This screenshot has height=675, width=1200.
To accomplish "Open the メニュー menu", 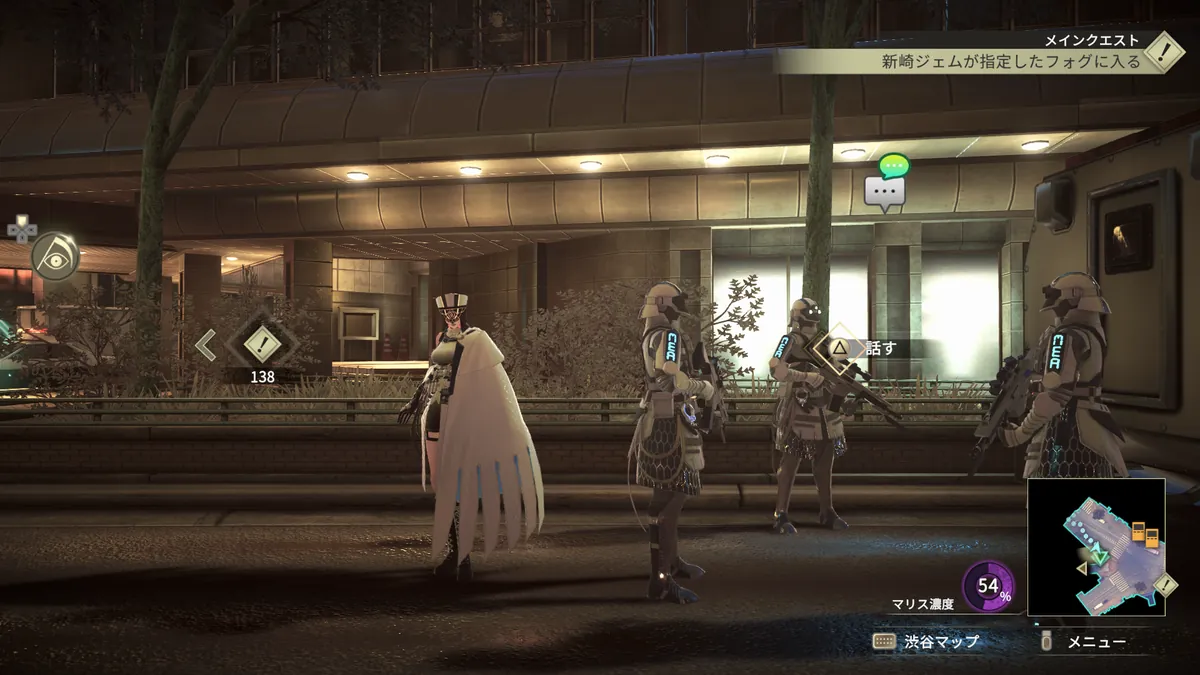I will tap(1085, 642).
